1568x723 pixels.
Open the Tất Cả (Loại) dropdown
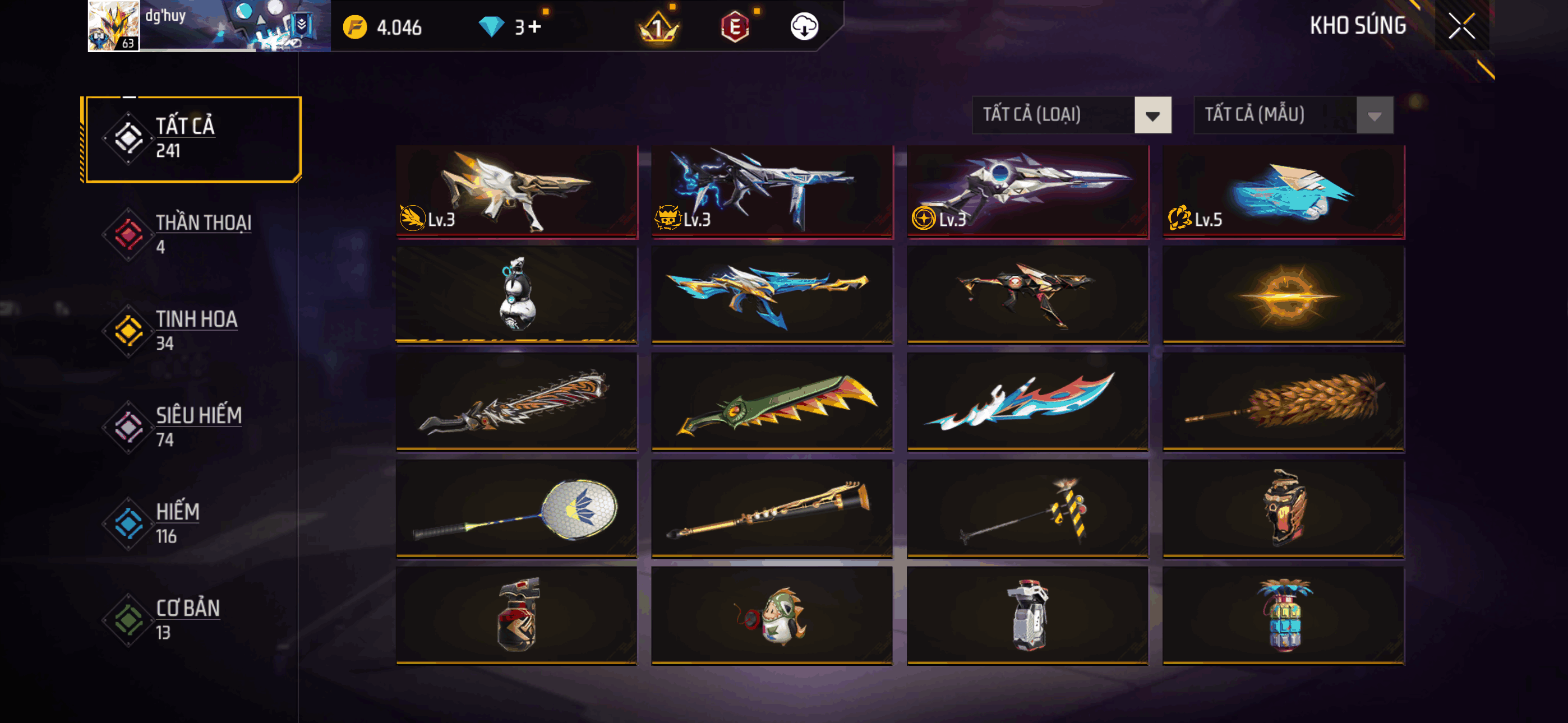tap(1071, 114)
